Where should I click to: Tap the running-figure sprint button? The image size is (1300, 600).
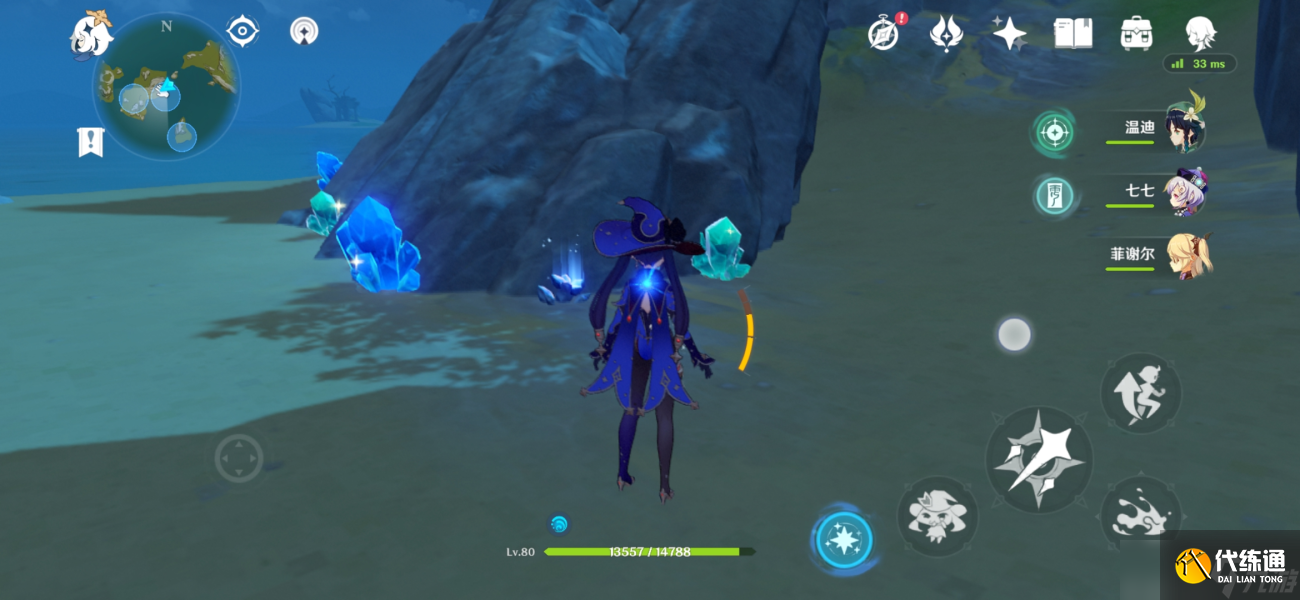[1140, 393]
